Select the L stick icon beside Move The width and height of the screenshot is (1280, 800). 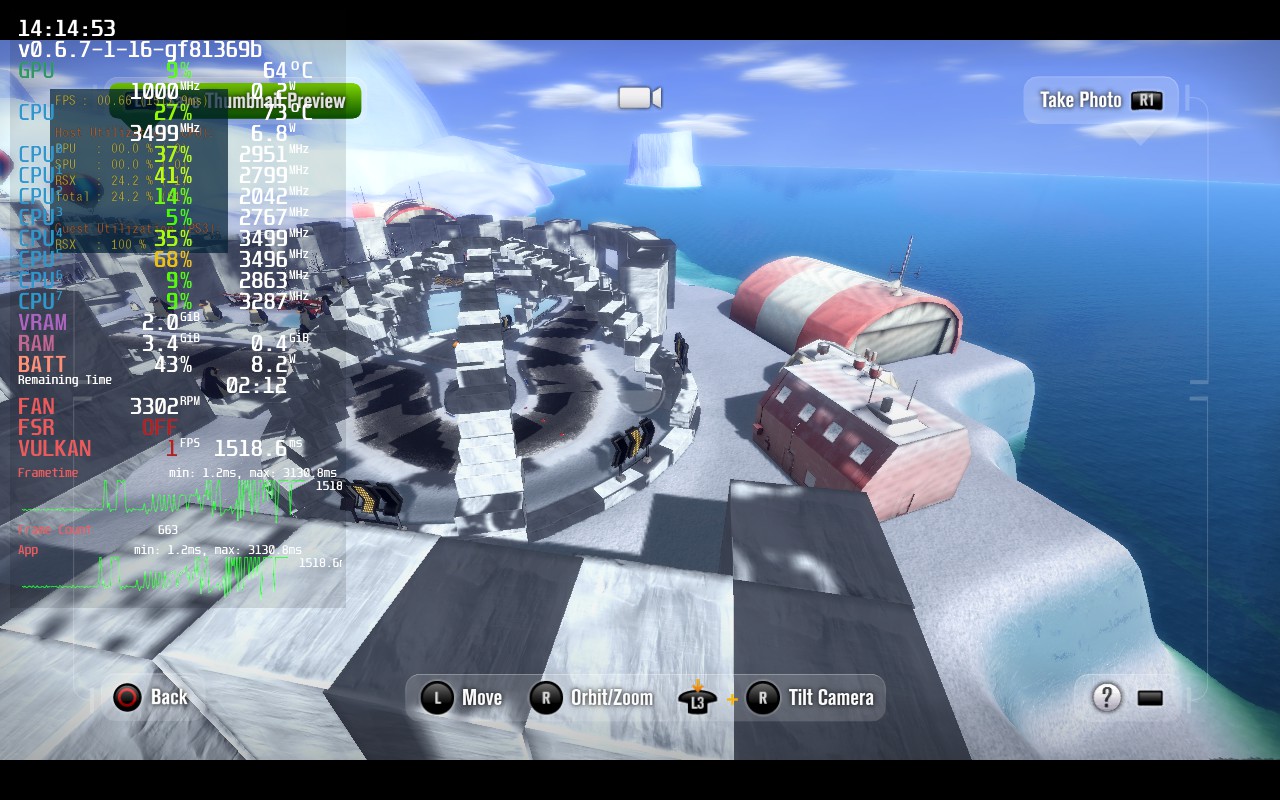[437, 698]
